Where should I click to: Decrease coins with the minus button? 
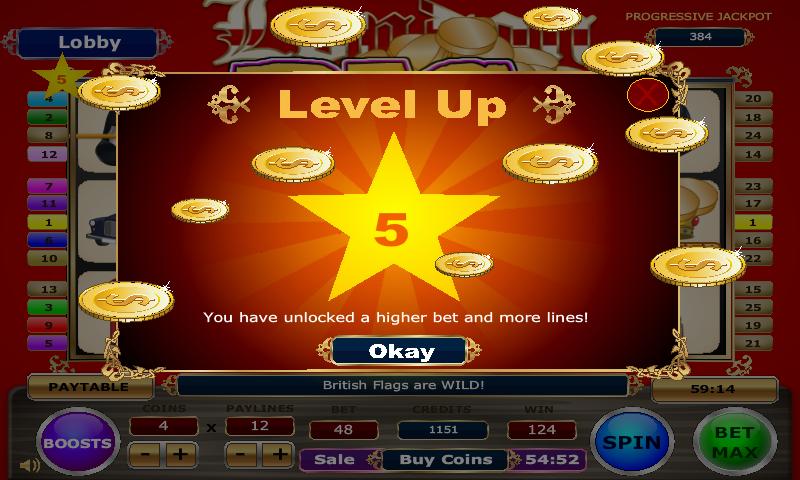pyautogui.click(x=145, y=455)
